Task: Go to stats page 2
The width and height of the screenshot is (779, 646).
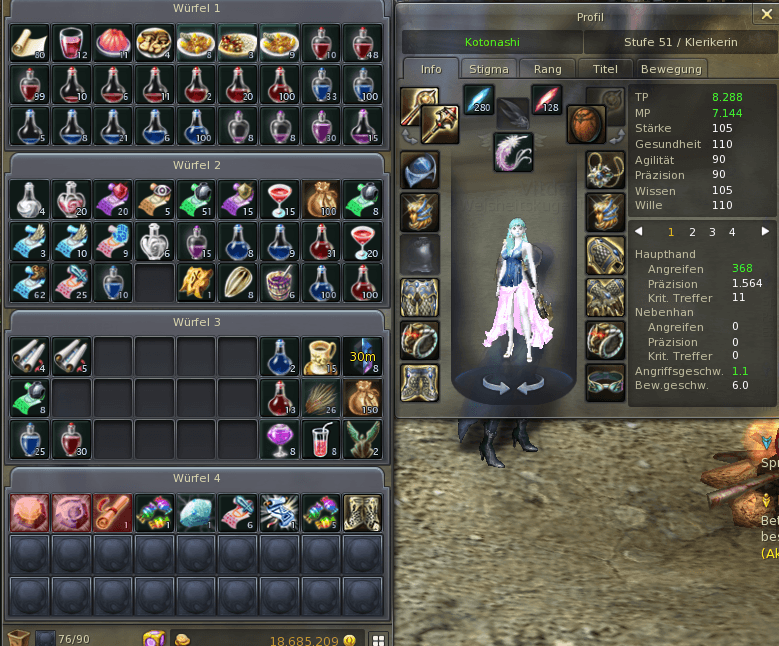Action: 691,232
